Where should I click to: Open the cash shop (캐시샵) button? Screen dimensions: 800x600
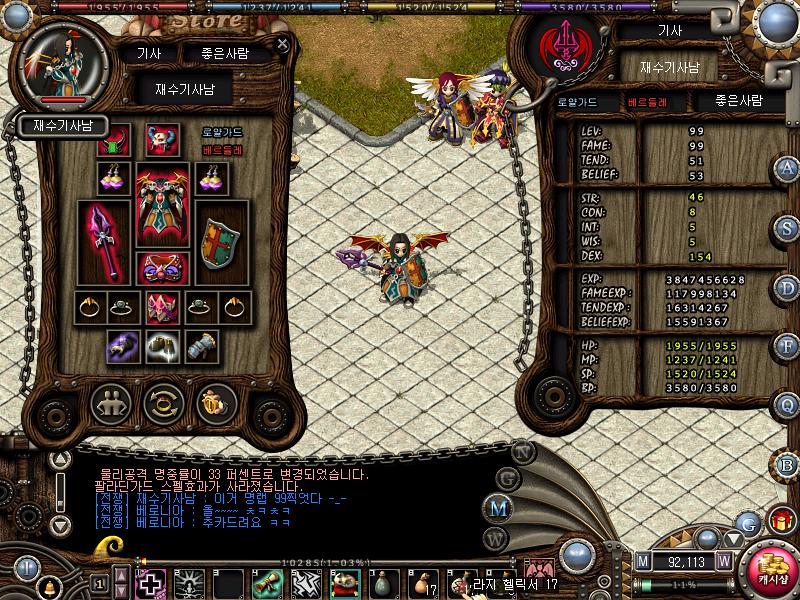(772, 569)
